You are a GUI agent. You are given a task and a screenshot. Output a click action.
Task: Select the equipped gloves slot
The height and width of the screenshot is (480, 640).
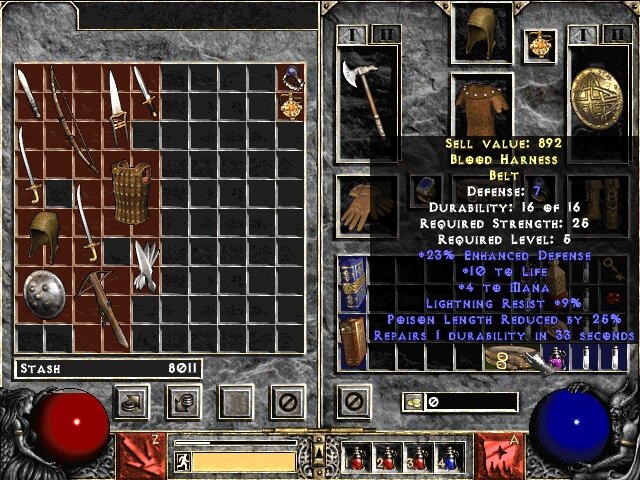click(368, 205)
